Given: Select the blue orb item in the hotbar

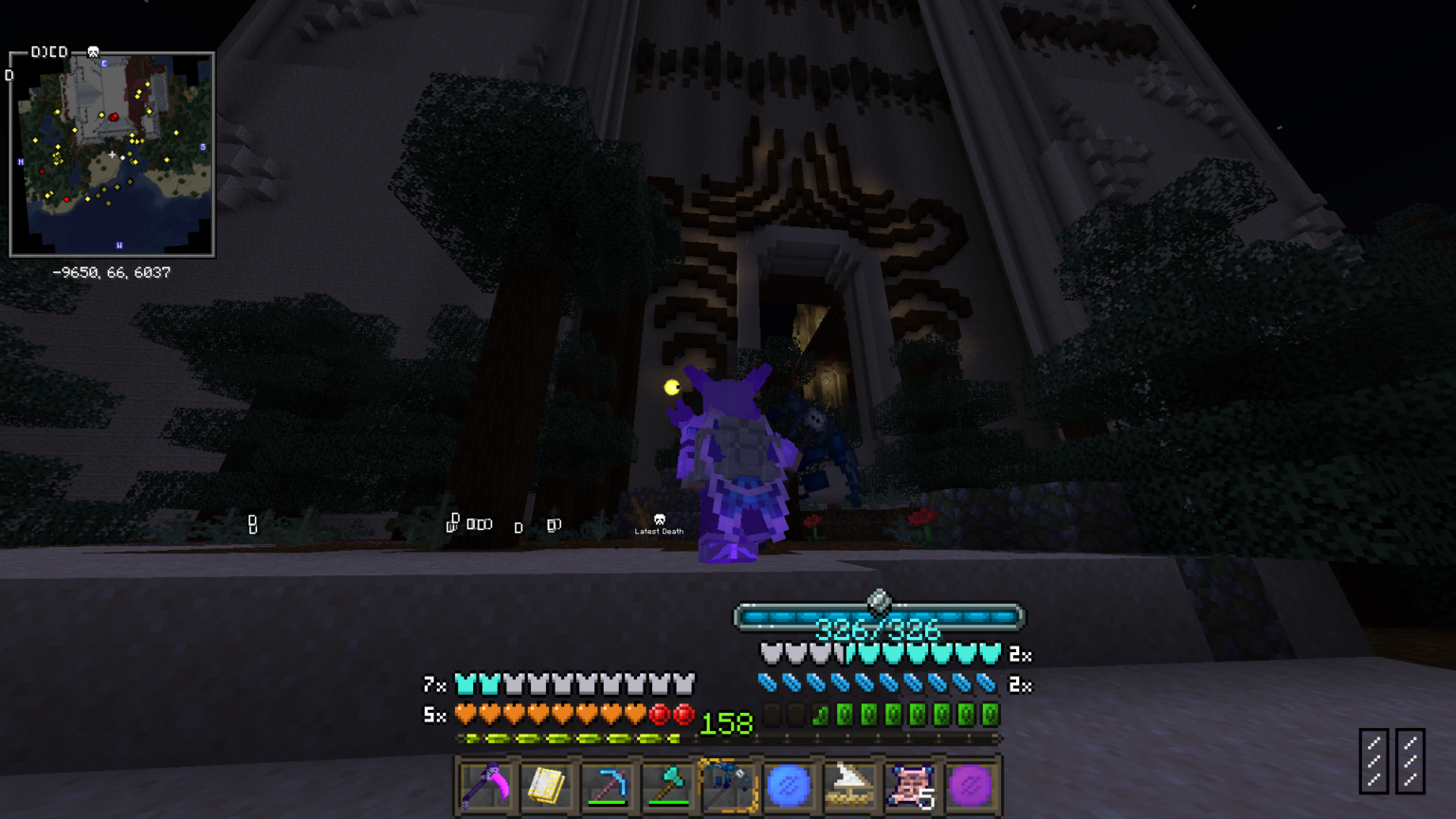Looking at the screenshot, I should (791, 785).
